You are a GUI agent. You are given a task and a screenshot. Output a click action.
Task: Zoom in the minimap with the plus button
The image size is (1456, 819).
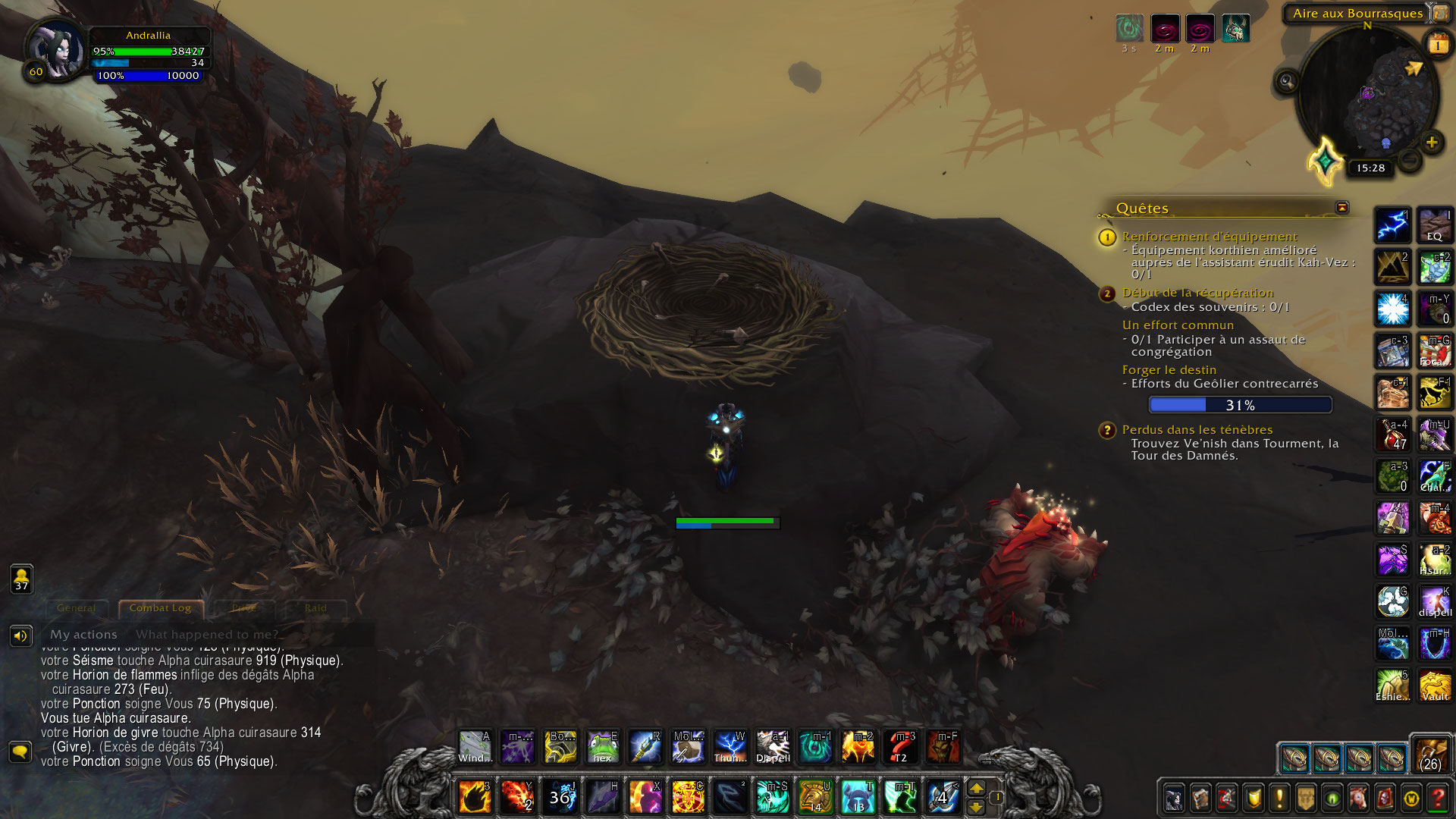coord(1432,143)
